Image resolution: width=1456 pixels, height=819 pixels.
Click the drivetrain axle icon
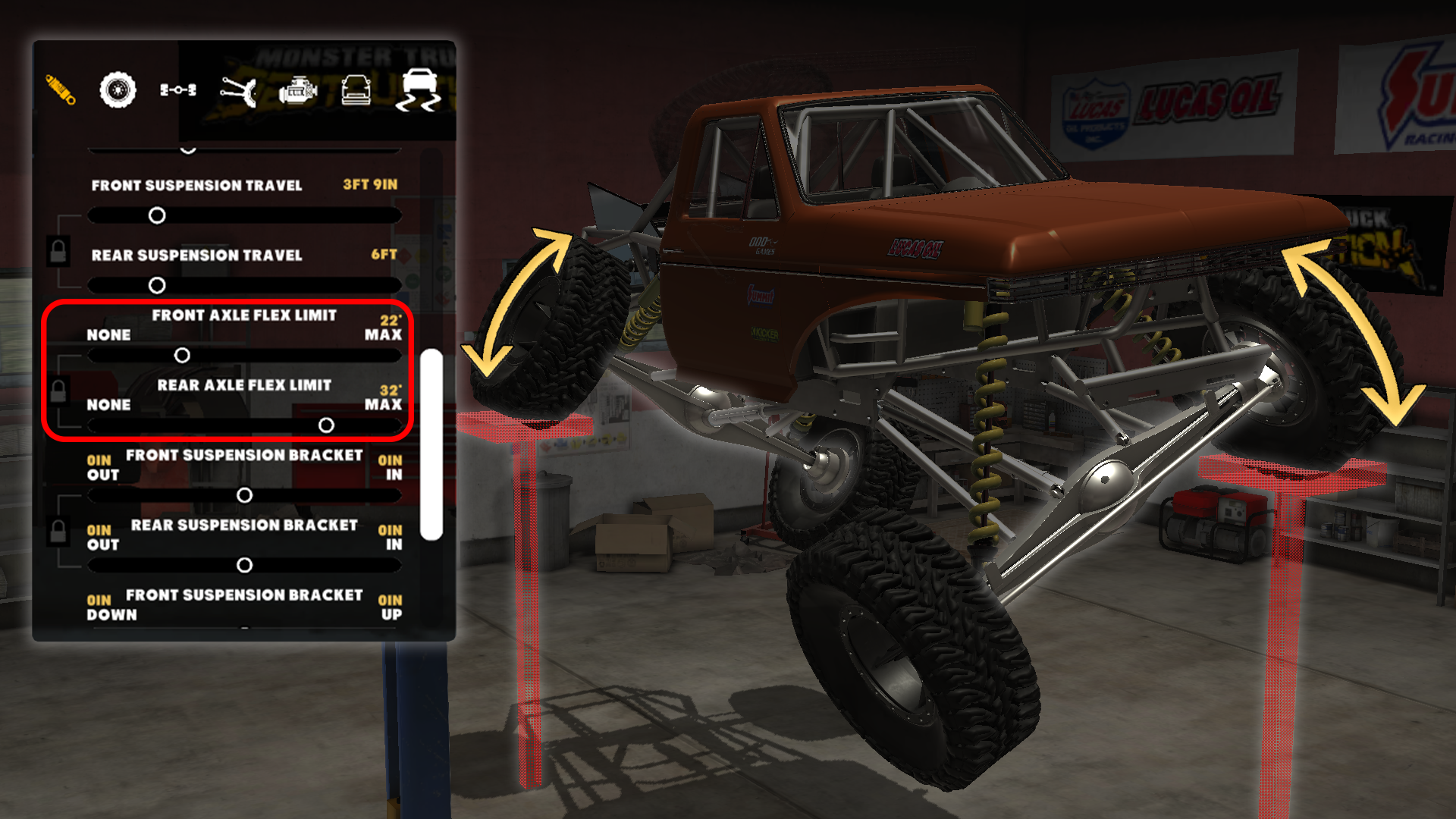(177, 90)
